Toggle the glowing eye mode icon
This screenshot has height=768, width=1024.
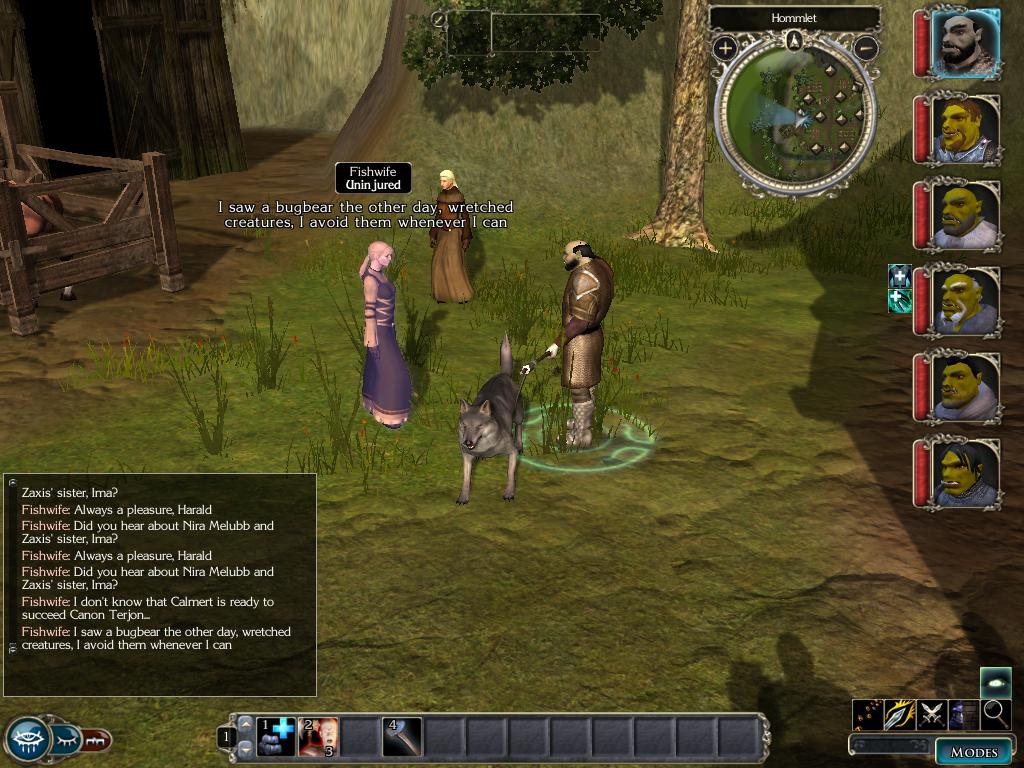click(x=995, y=682)
